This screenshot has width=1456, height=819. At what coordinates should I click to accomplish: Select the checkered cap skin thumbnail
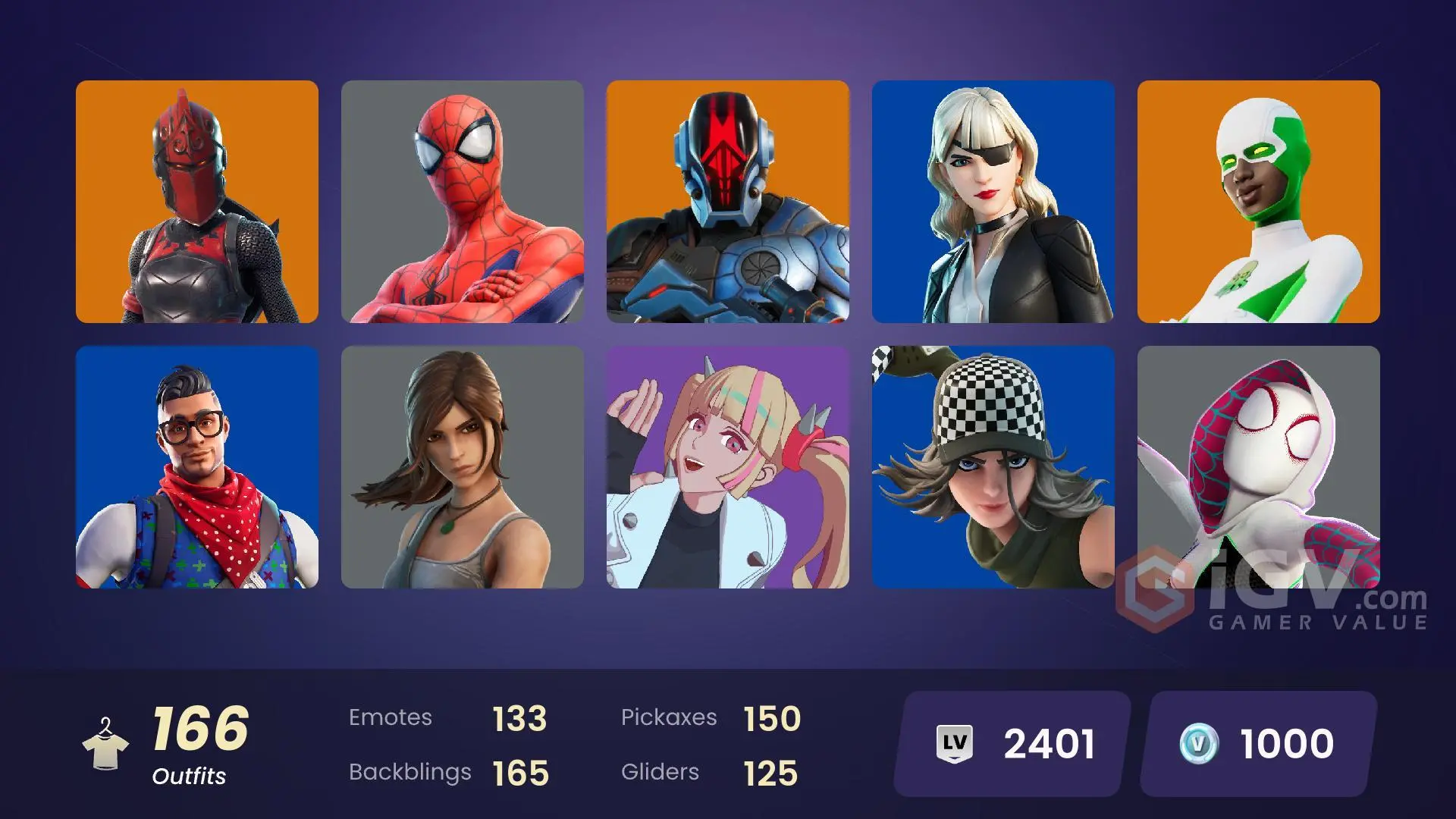(993, 465)
